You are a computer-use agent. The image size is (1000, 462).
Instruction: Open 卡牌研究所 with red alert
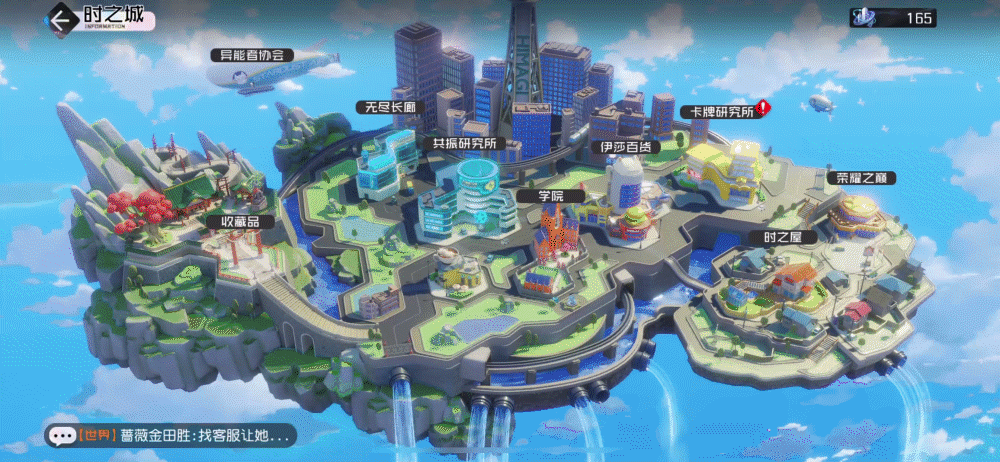718,112
